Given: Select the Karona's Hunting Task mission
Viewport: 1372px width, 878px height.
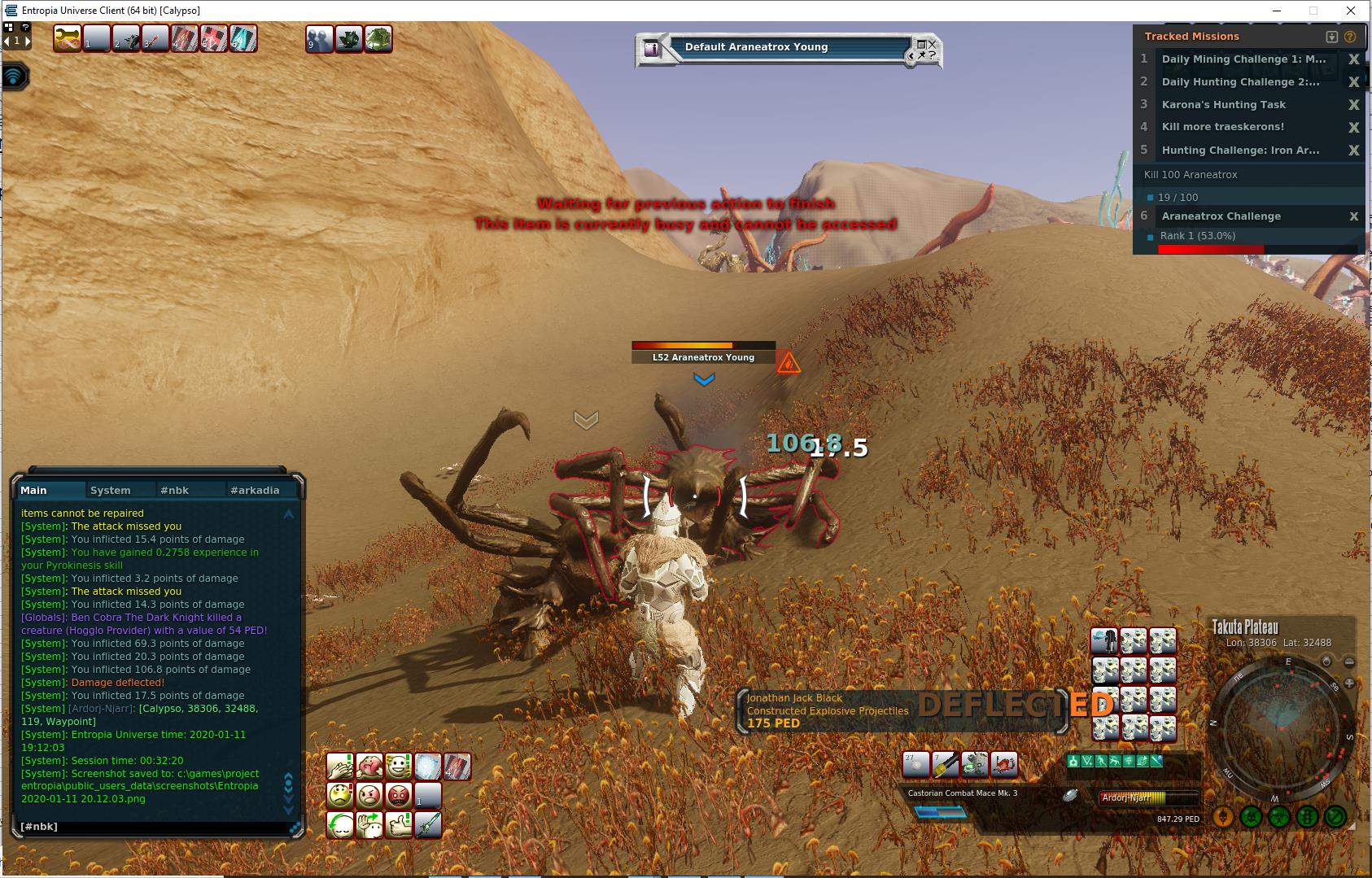Looking at the screenshot, I should [x=1223, y=104].
